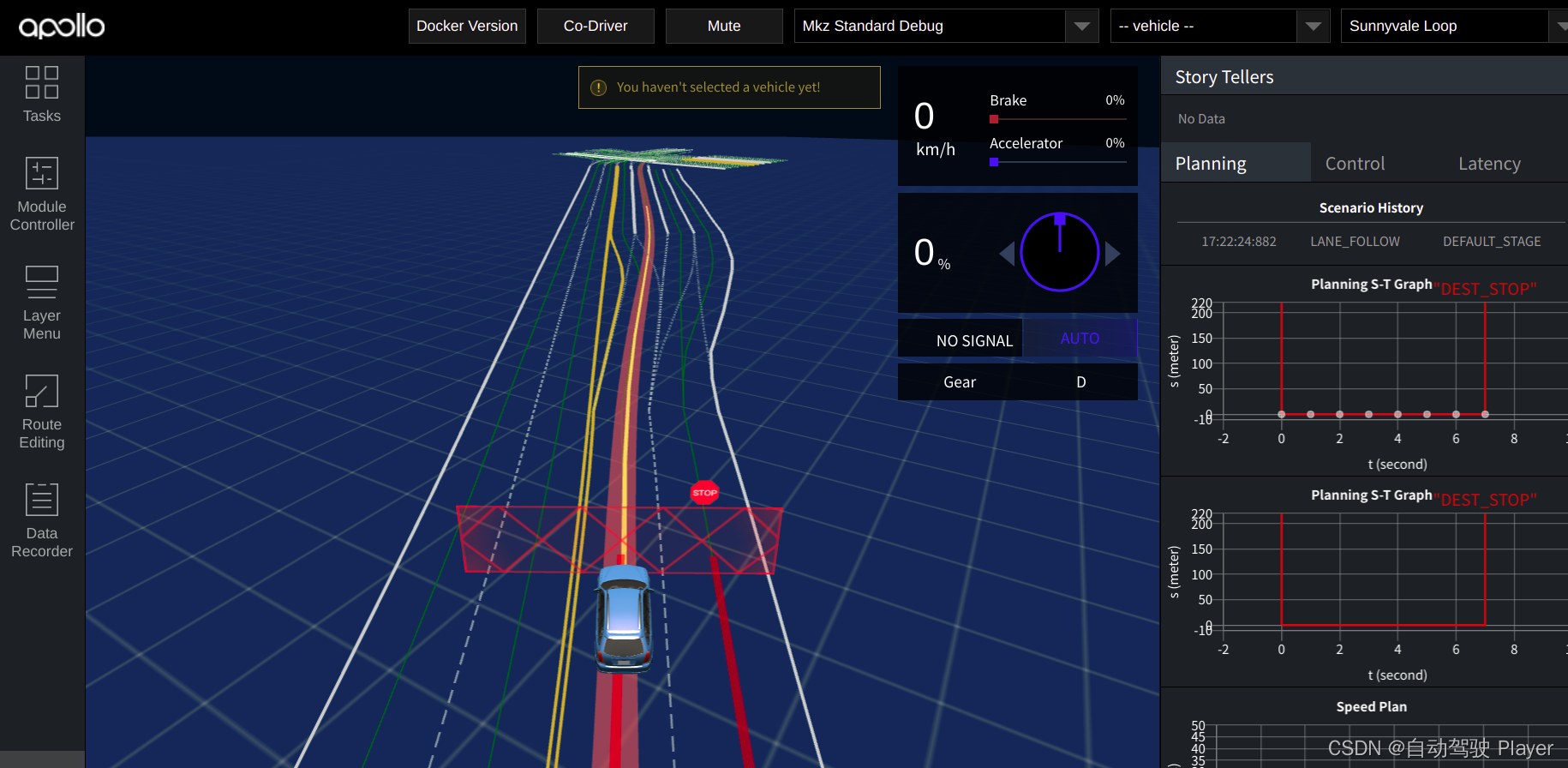This screenshot has height=768, width=1568.
Task: Click the Docker Version button
Action: (467, 26)
